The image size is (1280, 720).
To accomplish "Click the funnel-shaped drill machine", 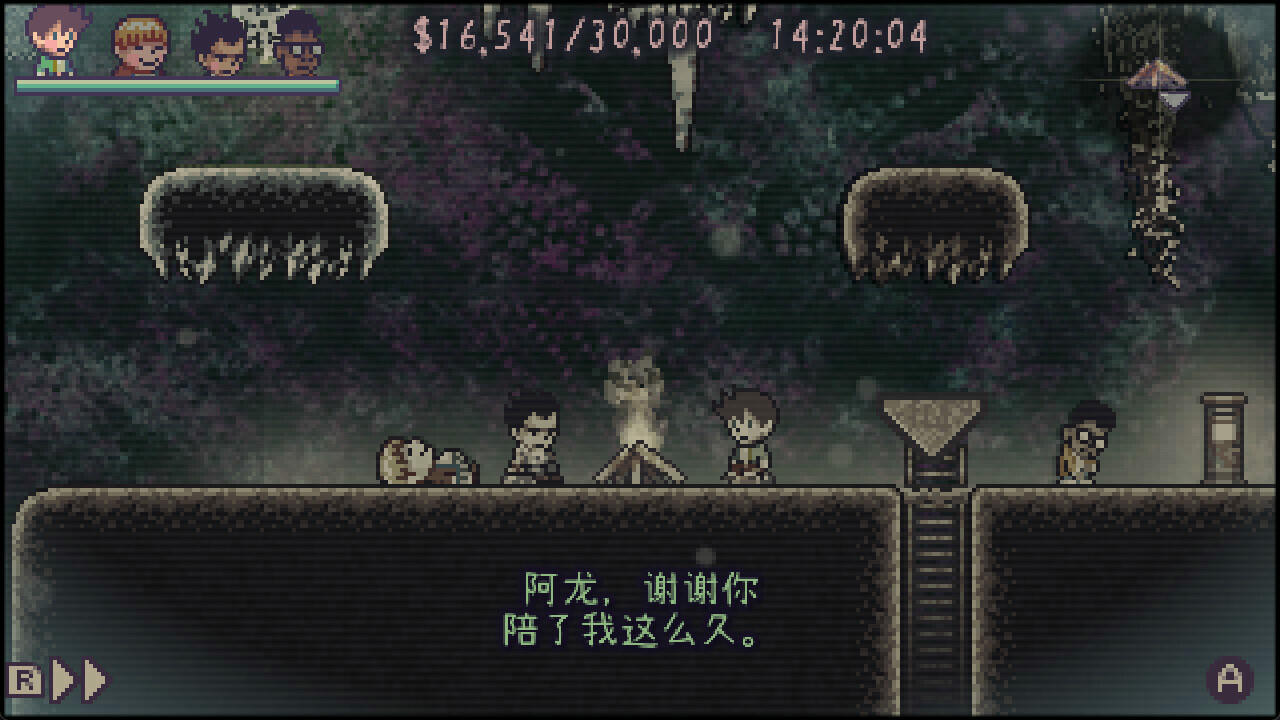I will pos(931,420).
